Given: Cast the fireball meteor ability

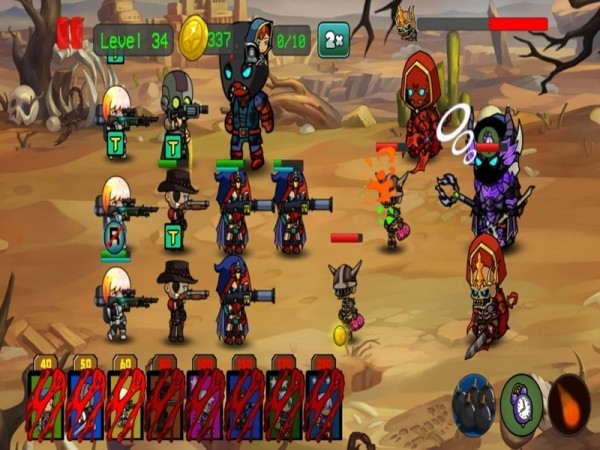Looking at the screenshot, I should [570, 404].
